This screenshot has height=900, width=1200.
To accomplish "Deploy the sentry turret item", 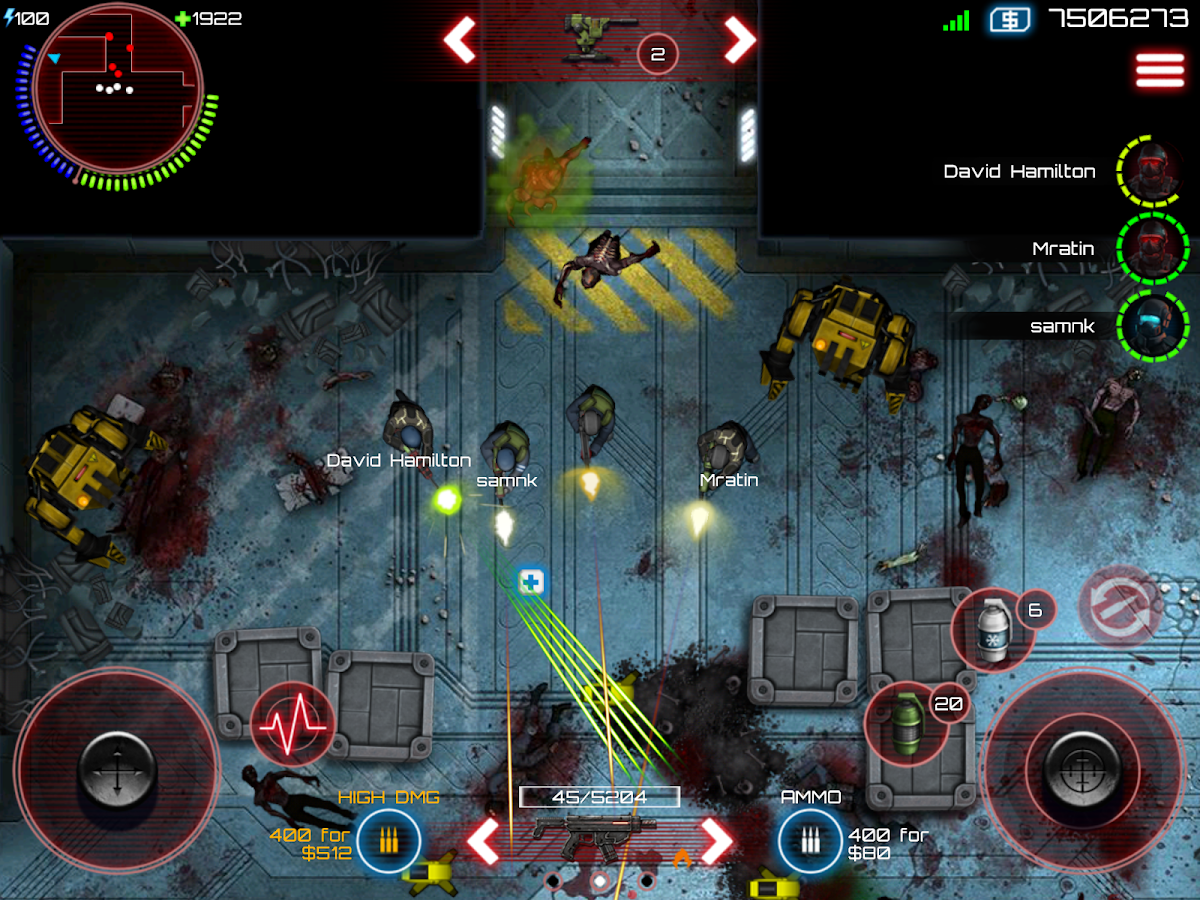I will [597, 38].
